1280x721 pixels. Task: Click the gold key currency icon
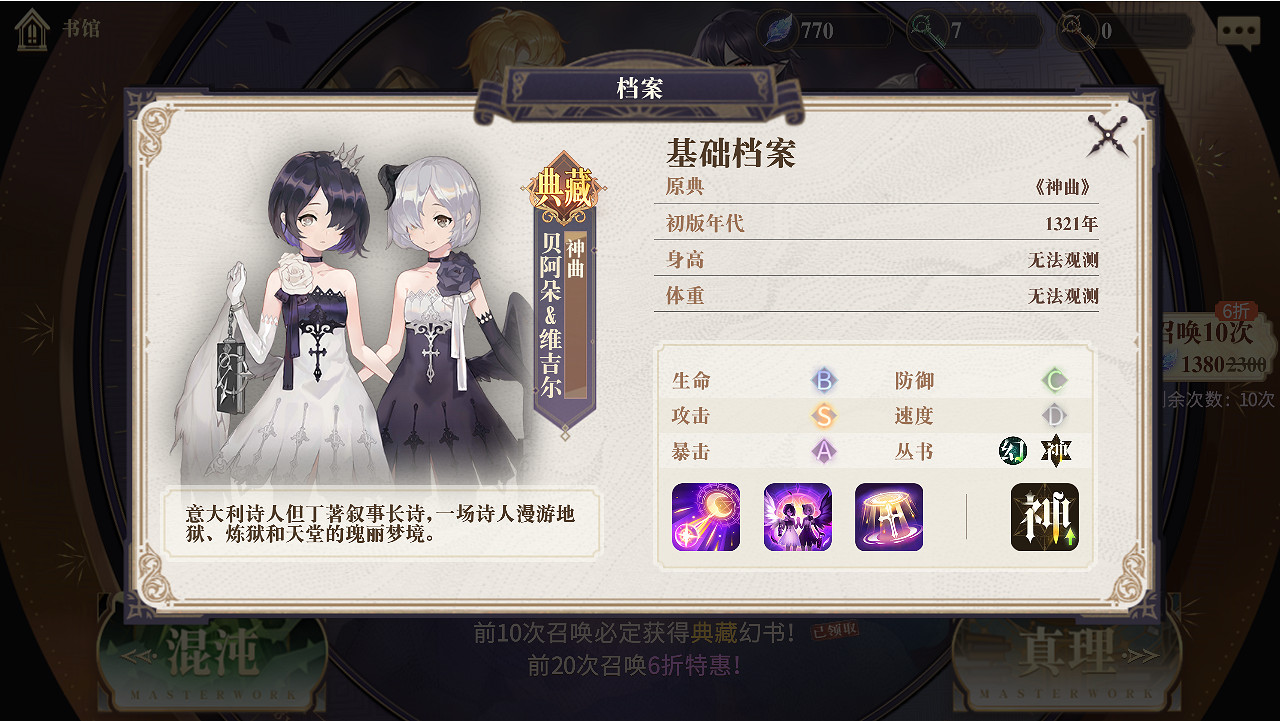(x=1076, y=30)
